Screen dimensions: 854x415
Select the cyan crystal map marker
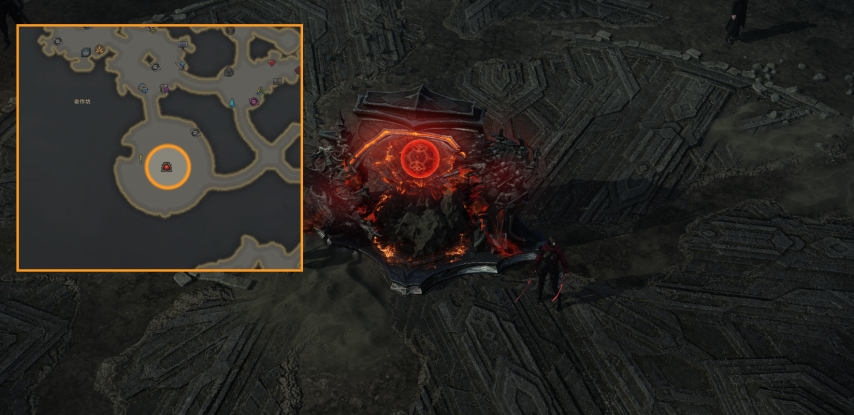pos(231,103)
